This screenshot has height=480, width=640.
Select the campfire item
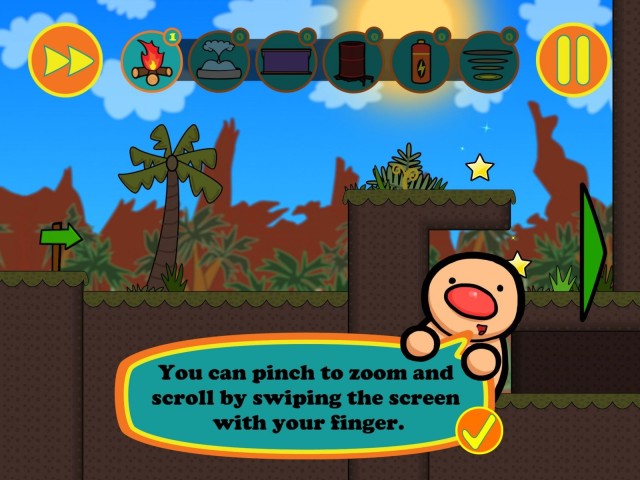pos(151,62)
